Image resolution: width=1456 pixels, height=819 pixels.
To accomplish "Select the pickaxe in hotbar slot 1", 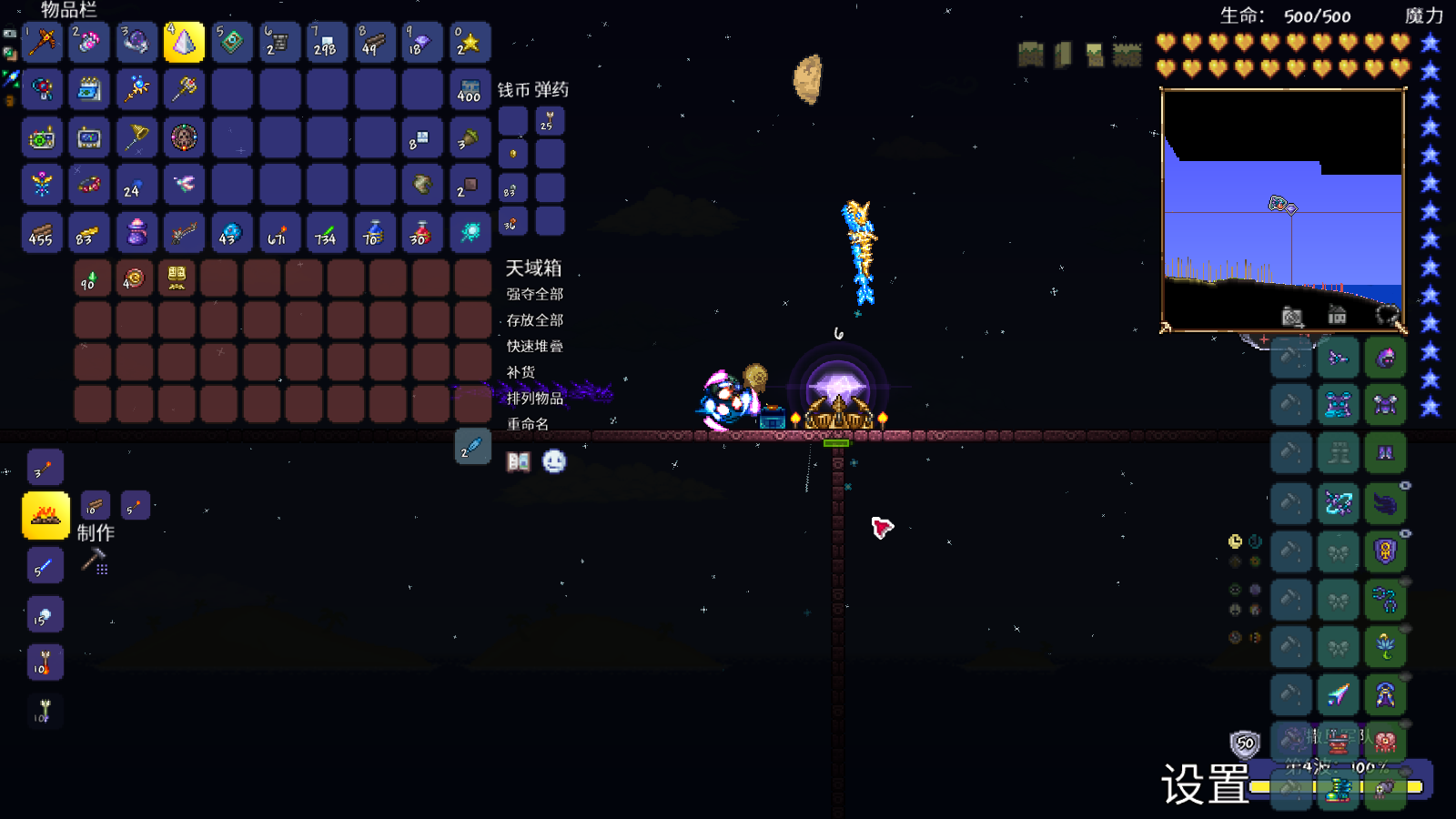I will pyautogui.click(x=42, y=42).
